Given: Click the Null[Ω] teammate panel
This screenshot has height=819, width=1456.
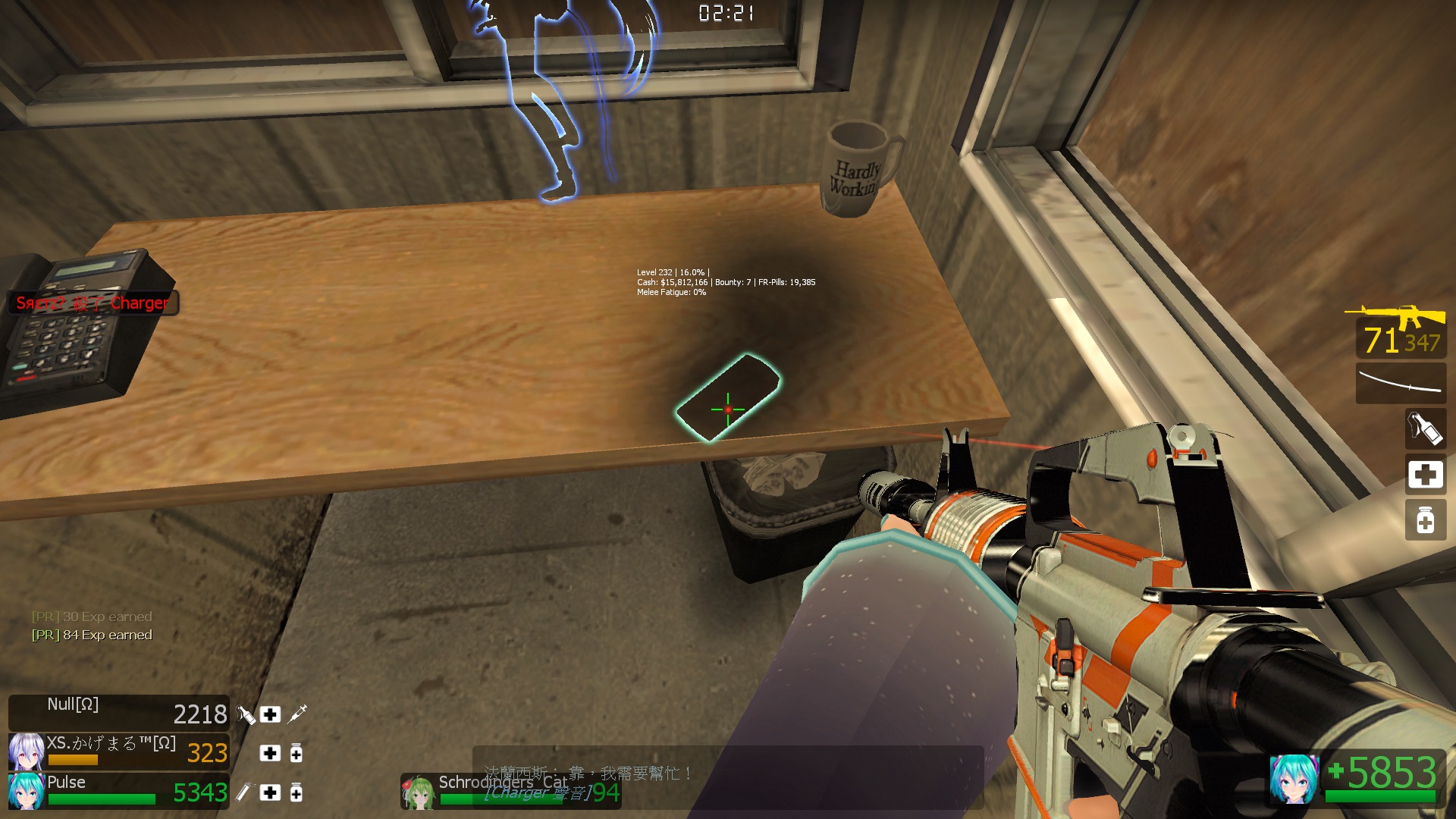Looking at the screenshot, I should point(119,713).
